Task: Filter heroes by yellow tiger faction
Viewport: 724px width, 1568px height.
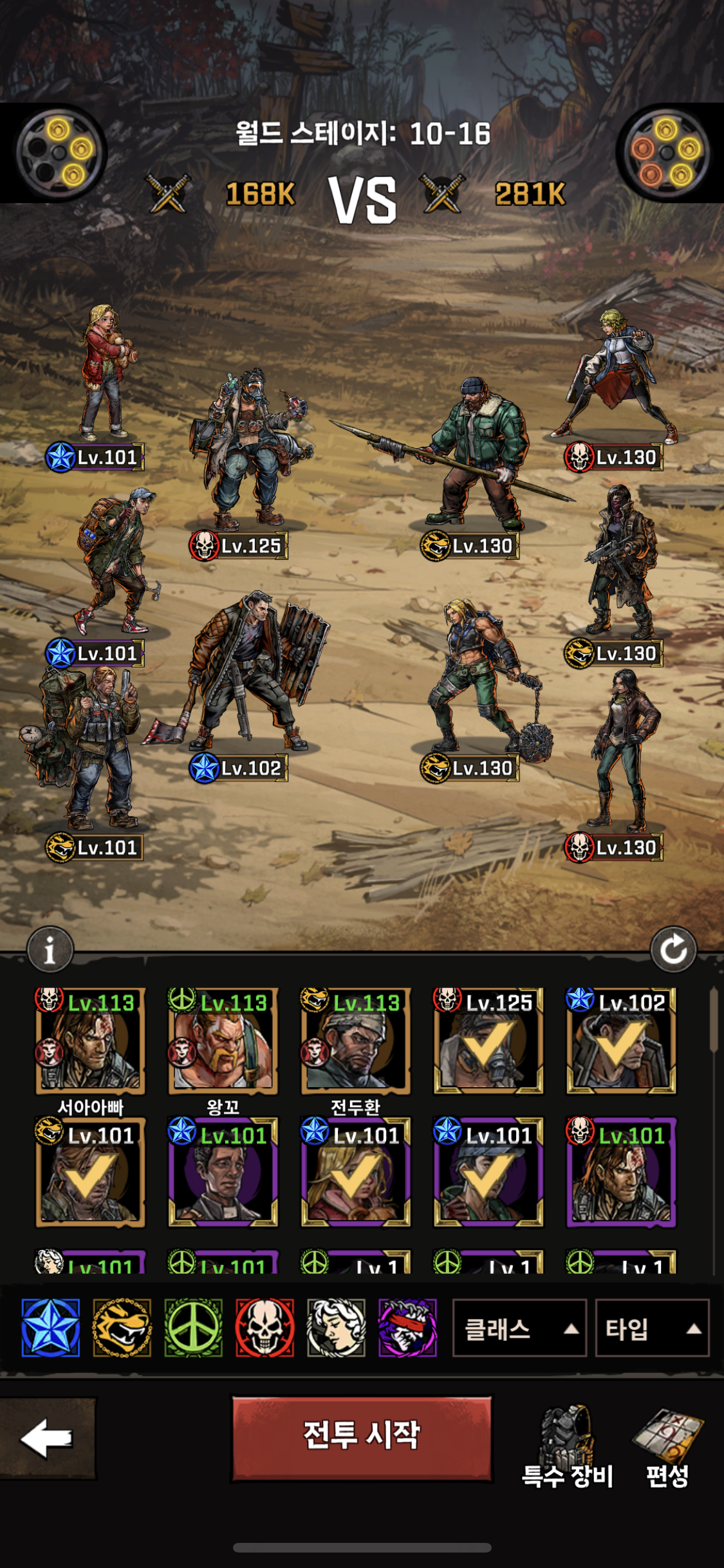Action: pos(122,1328)
